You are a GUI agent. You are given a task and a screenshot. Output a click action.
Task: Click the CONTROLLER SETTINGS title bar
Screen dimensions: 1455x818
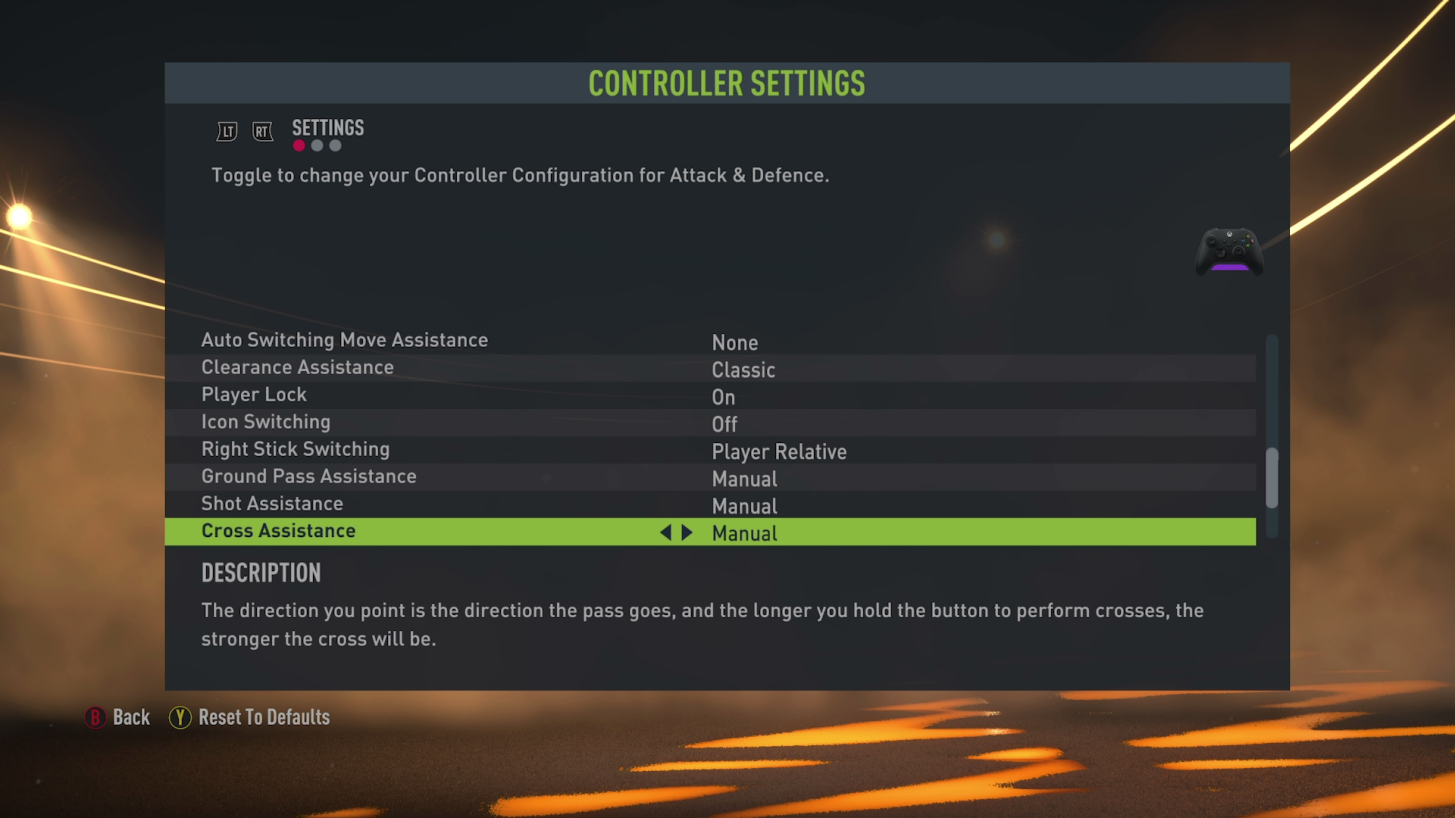[x=726, y=84]
